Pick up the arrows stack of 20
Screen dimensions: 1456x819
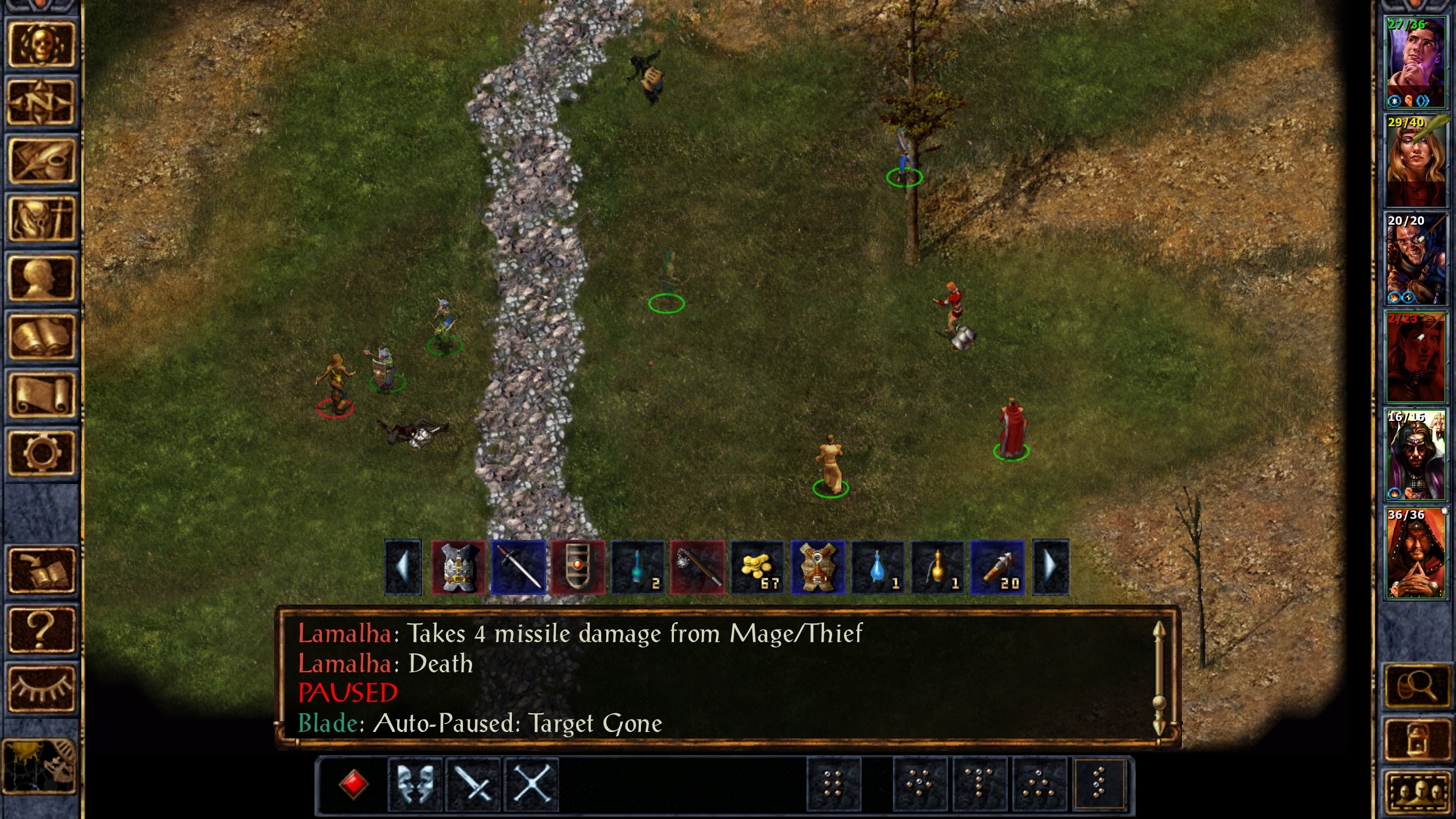pos(998,568)
